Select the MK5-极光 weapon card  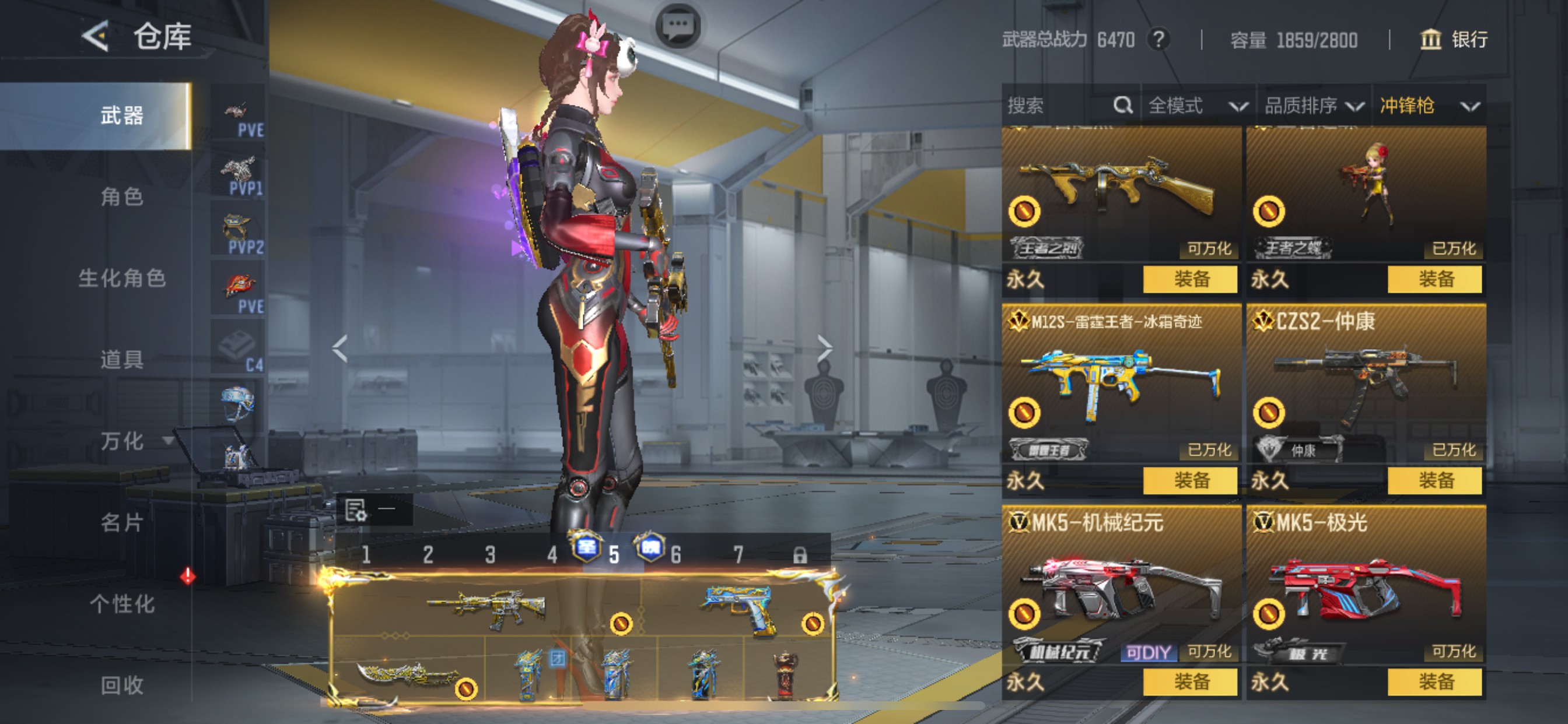tap(1366, 590)
